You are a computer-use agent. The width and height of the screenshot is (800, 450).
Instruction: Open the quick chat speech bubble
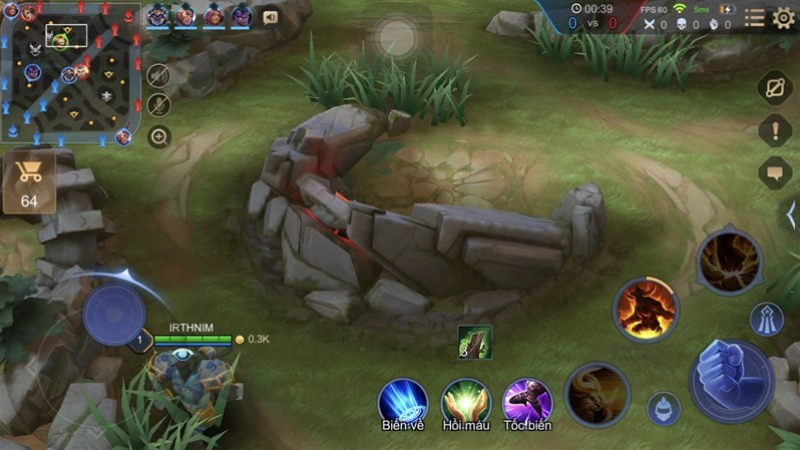click(775, 172)
